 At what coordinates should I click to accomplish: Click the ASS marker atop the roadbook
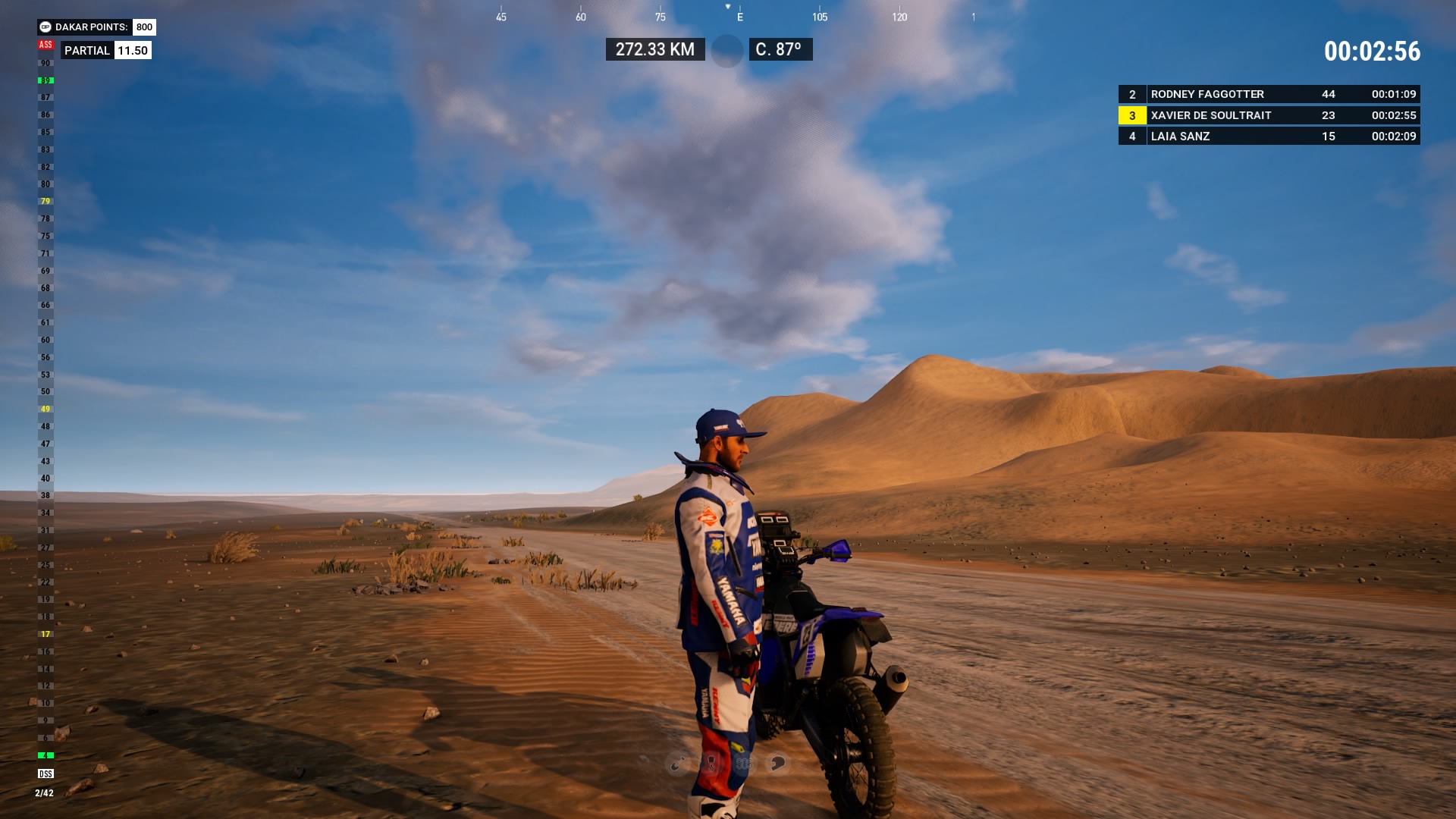45,45
